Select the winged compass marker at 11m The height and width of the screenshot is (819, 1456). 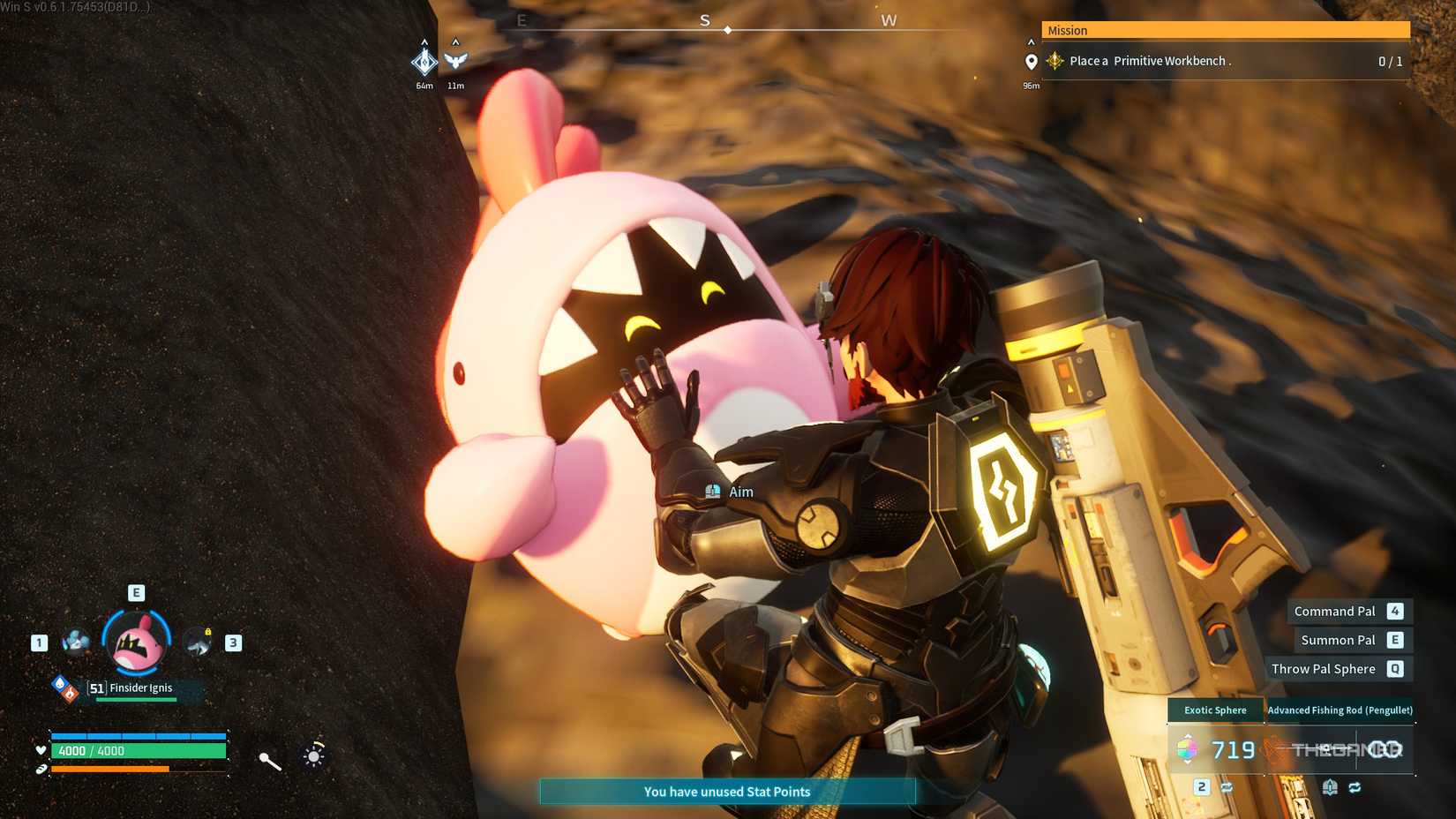[455, 60]
